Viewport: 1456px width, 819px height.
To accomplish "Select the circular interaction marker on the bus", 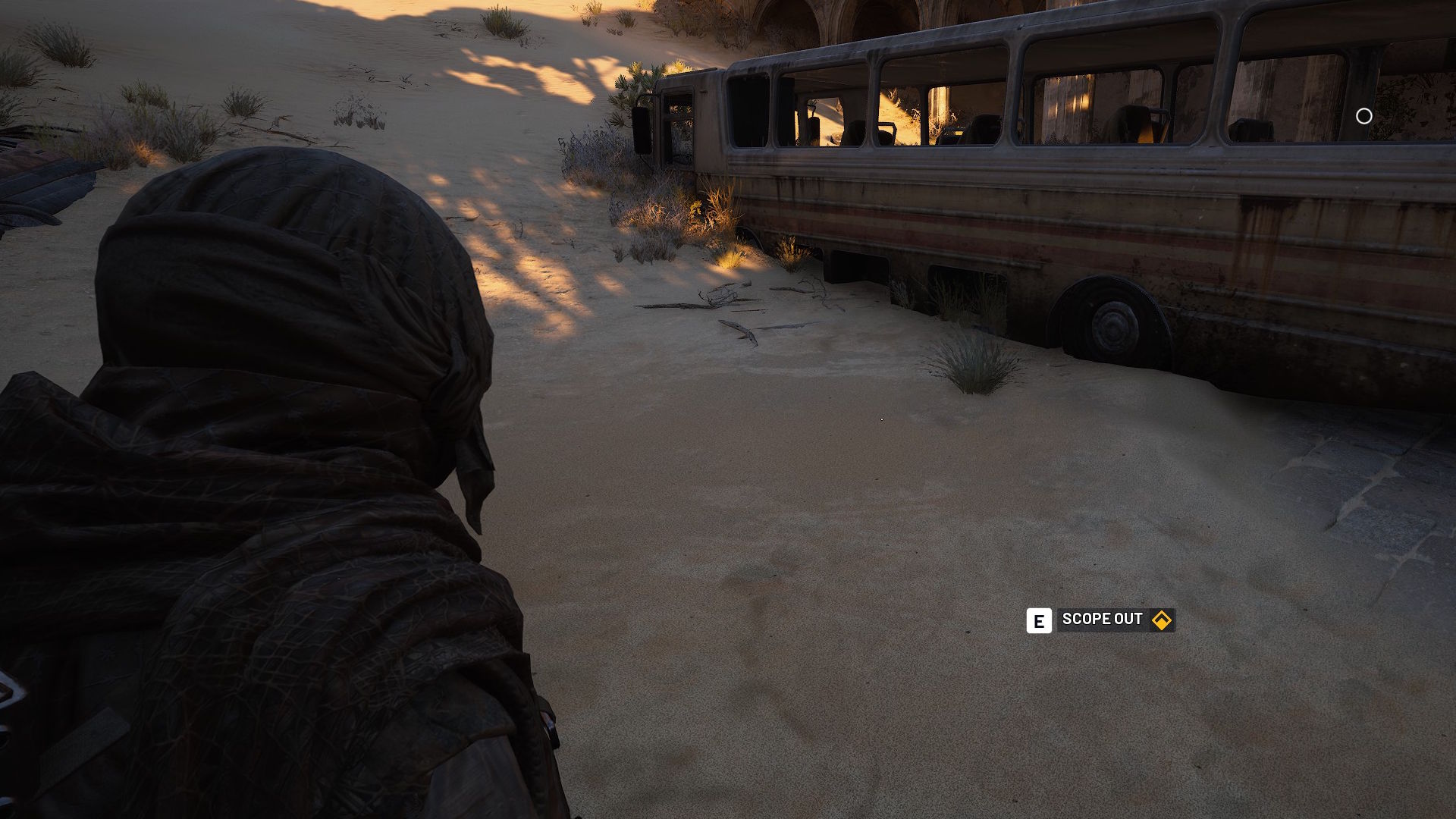I will coord(1363,116).
